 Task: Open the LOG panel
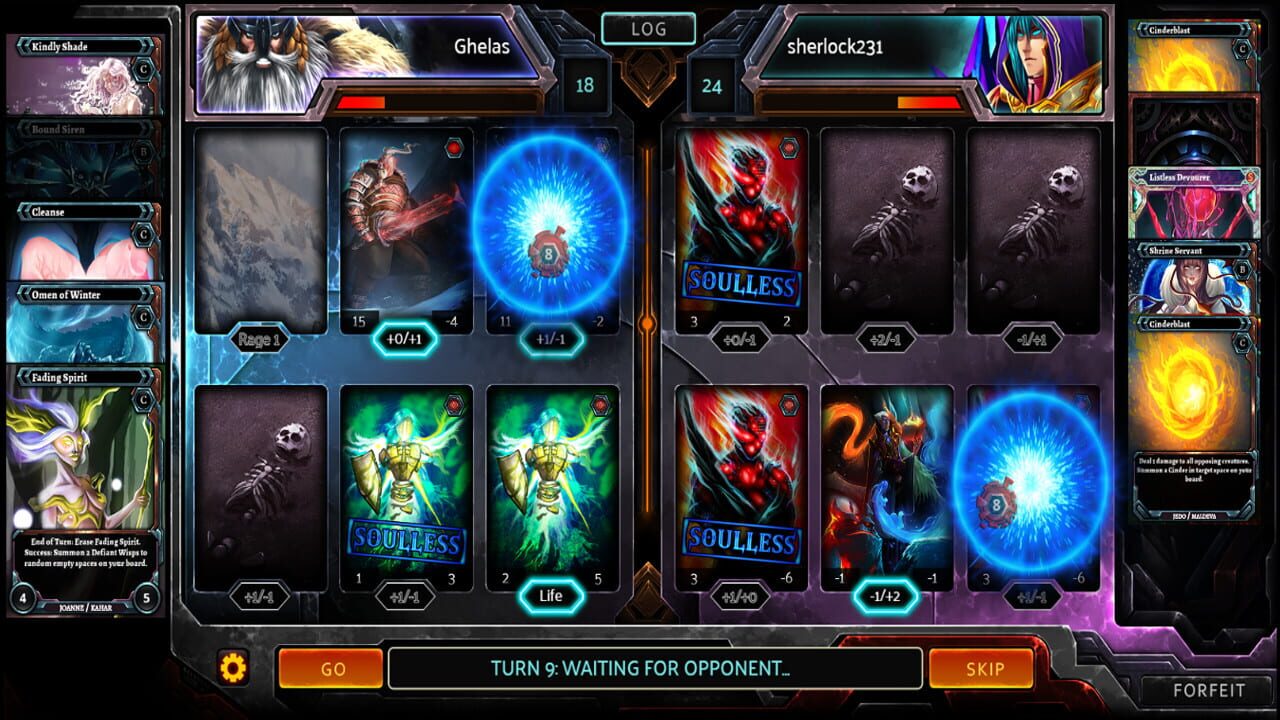[648, 28]
